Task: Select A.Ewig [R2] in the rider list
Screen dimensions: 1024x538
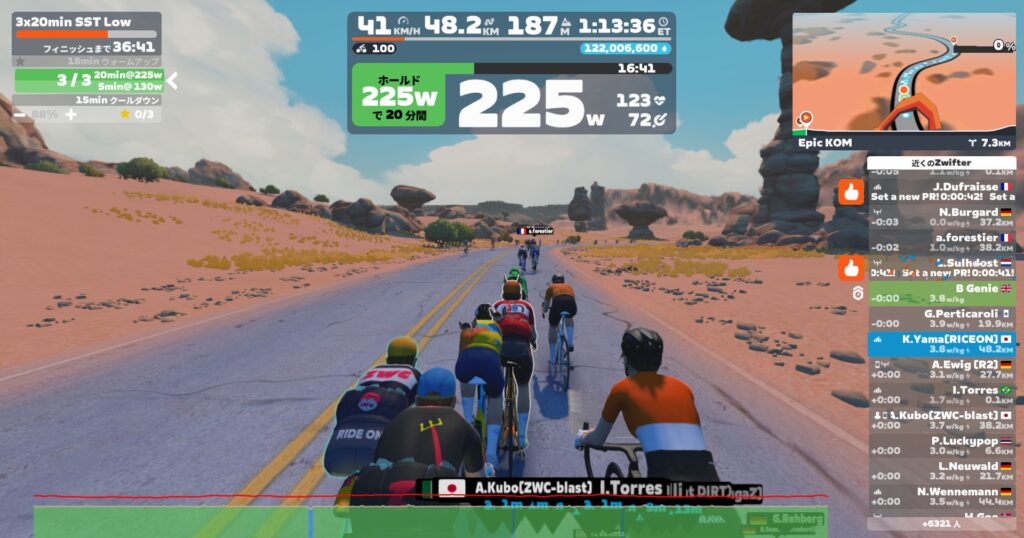Action: pyautogui.click(x=941, y=369)
